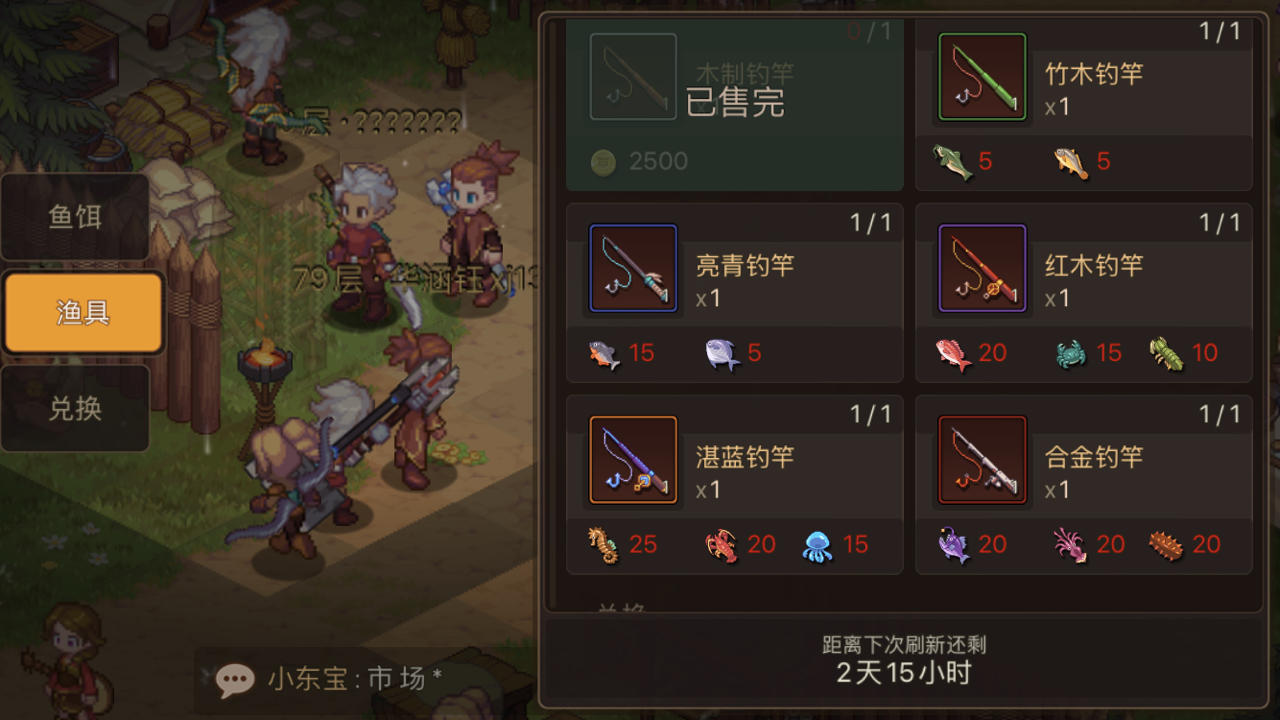The image size is (1280, 720).
Task: Click the 亮青钓竿 rod icon
Action: pyautogui.click(x=632, y=267)
